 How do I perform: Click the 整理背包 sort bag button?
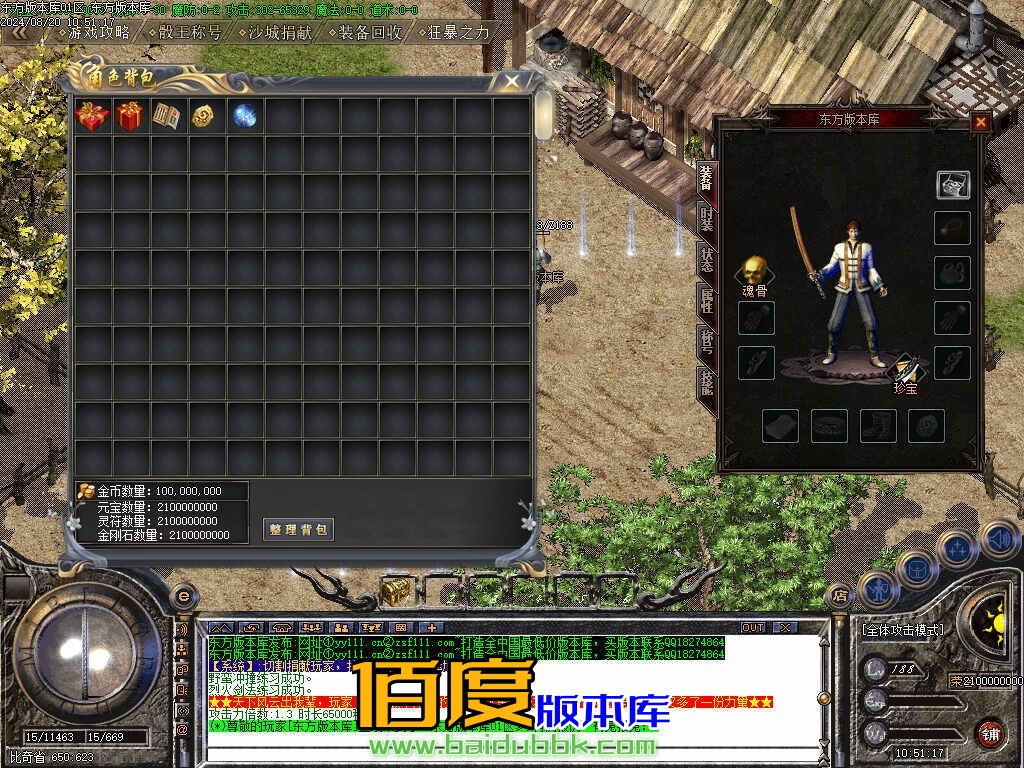(299, 529)
